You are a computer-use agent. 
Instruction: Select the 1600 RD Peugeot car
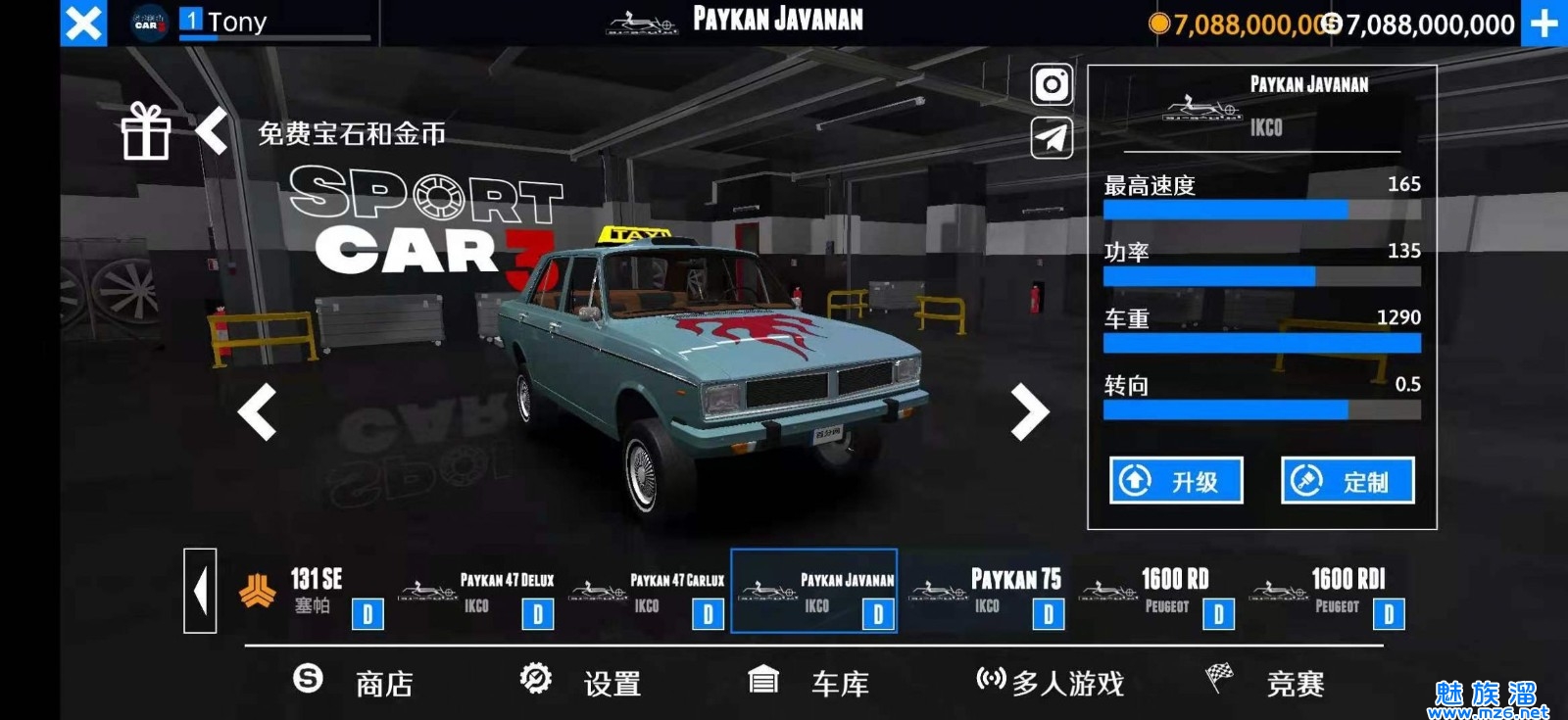tap(1157, 592)
